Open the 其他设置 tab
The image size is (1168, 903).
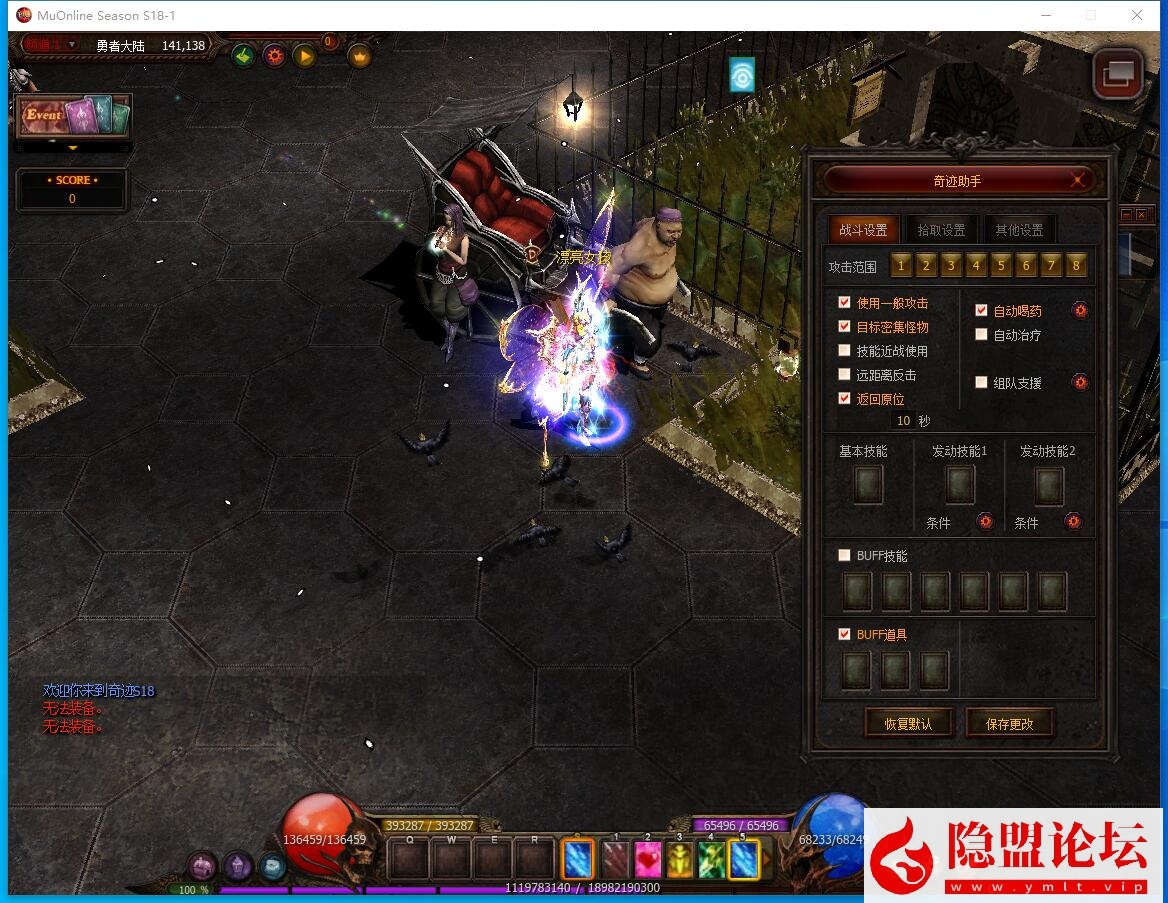[x=1018, y=230]
